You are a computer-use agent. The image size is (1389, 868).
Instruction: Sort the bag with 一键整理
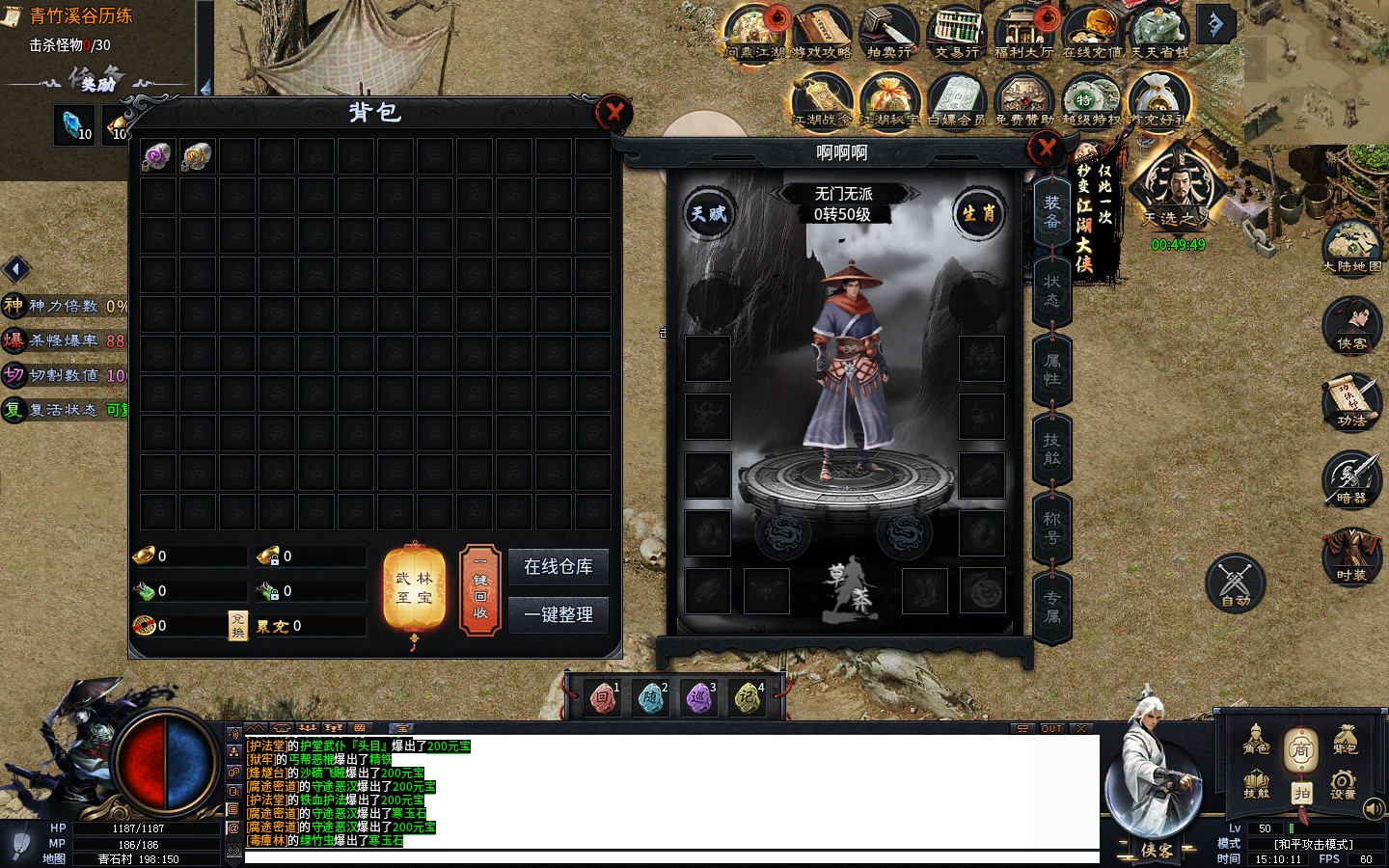point(558,614)
